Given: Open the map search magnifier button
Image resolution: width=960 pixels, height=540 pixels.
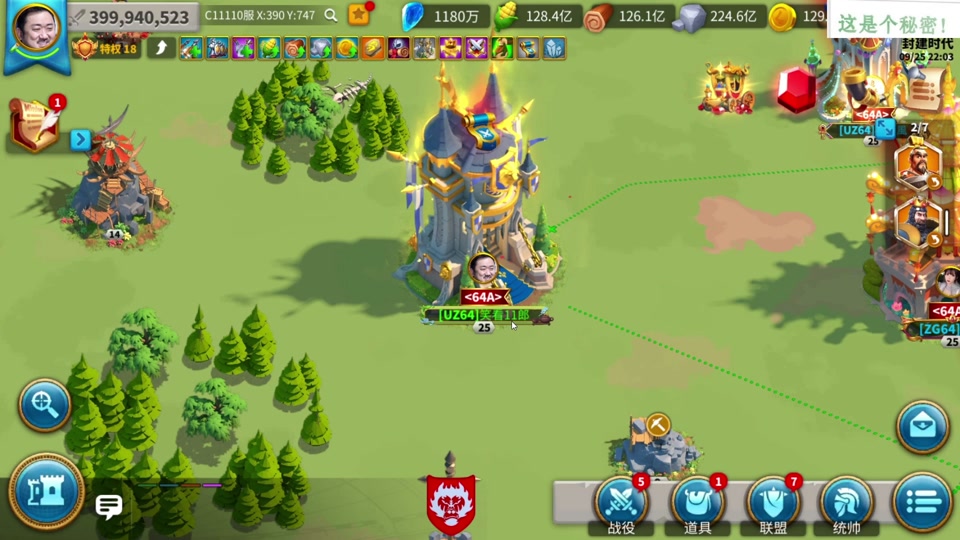Looking at the screenshot, I should 45,405.
